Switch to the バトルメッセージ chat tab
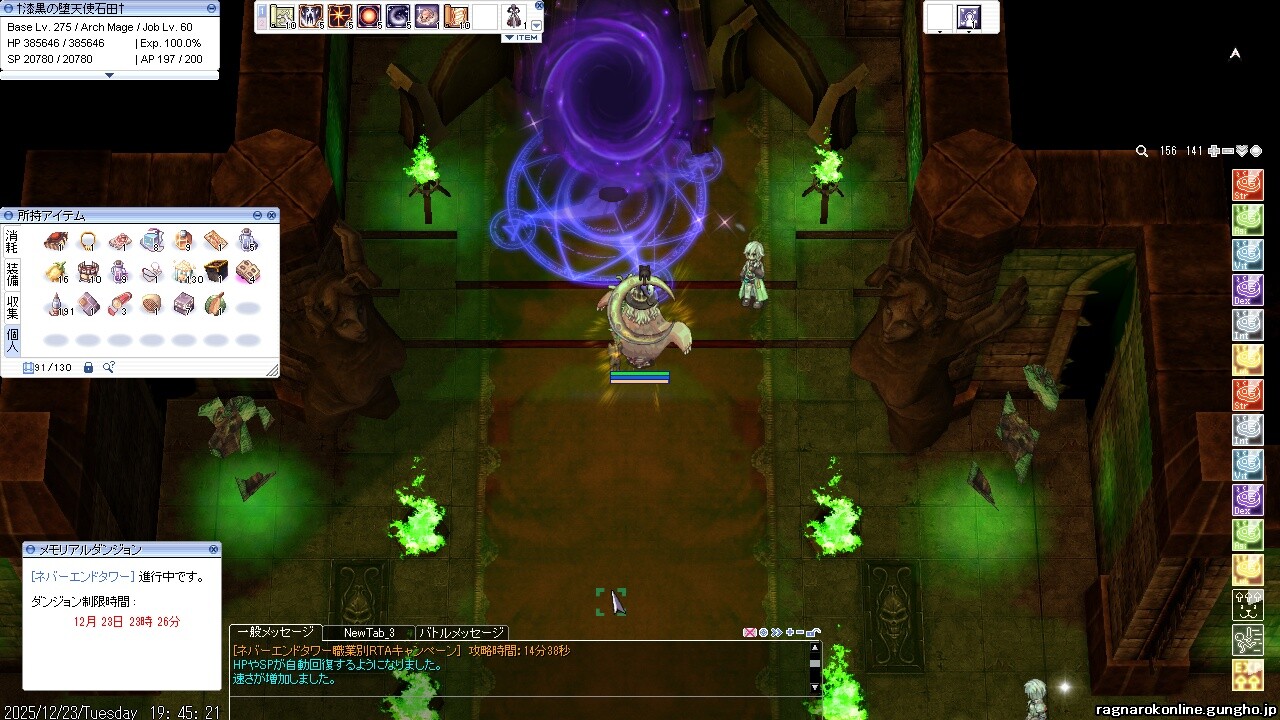1280x720 pixels. tap(462, 633)
